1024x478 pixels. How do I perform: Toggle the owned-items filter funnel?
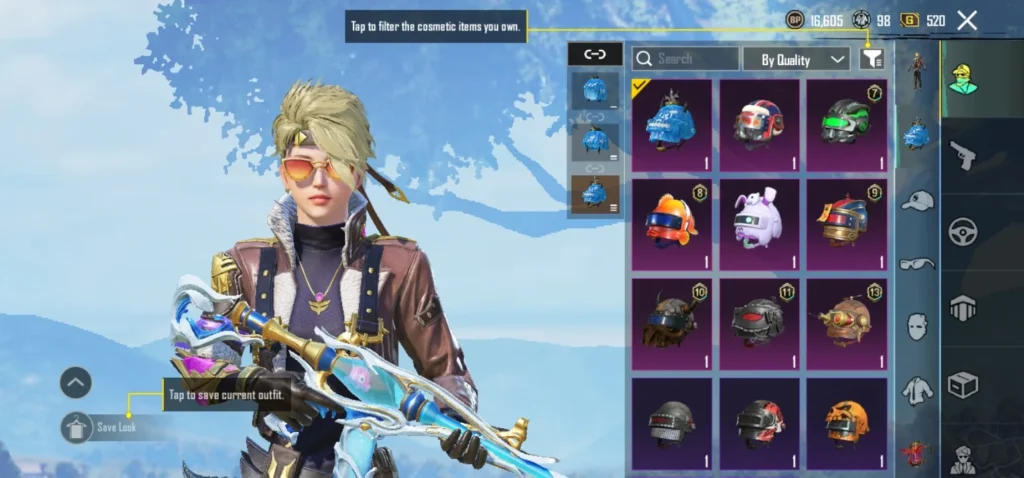pos(872,59)
